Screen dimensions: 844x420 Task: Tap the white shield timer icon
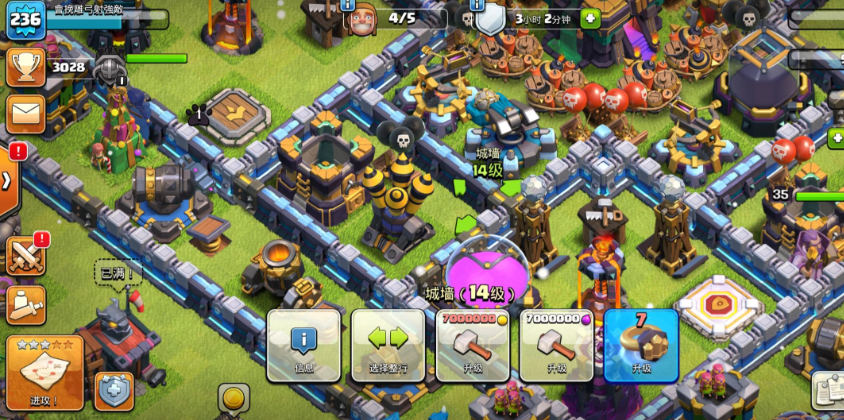(x=490, y=18)
